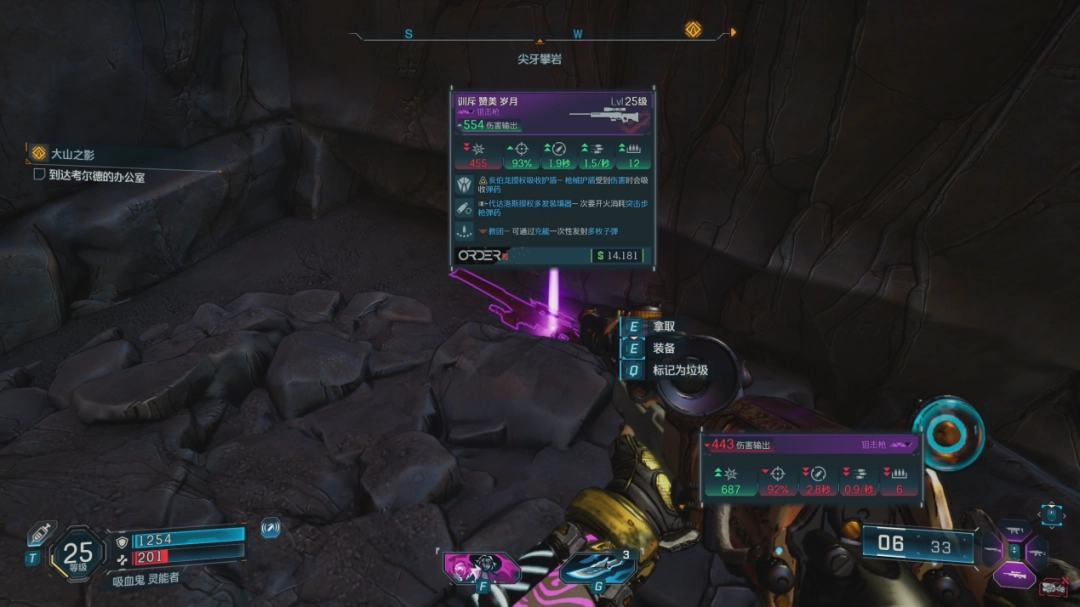The width and height of the screenshot is (1080, 607).
Task: Choose the 拿取 pickup option
Action: coord(663,327)
